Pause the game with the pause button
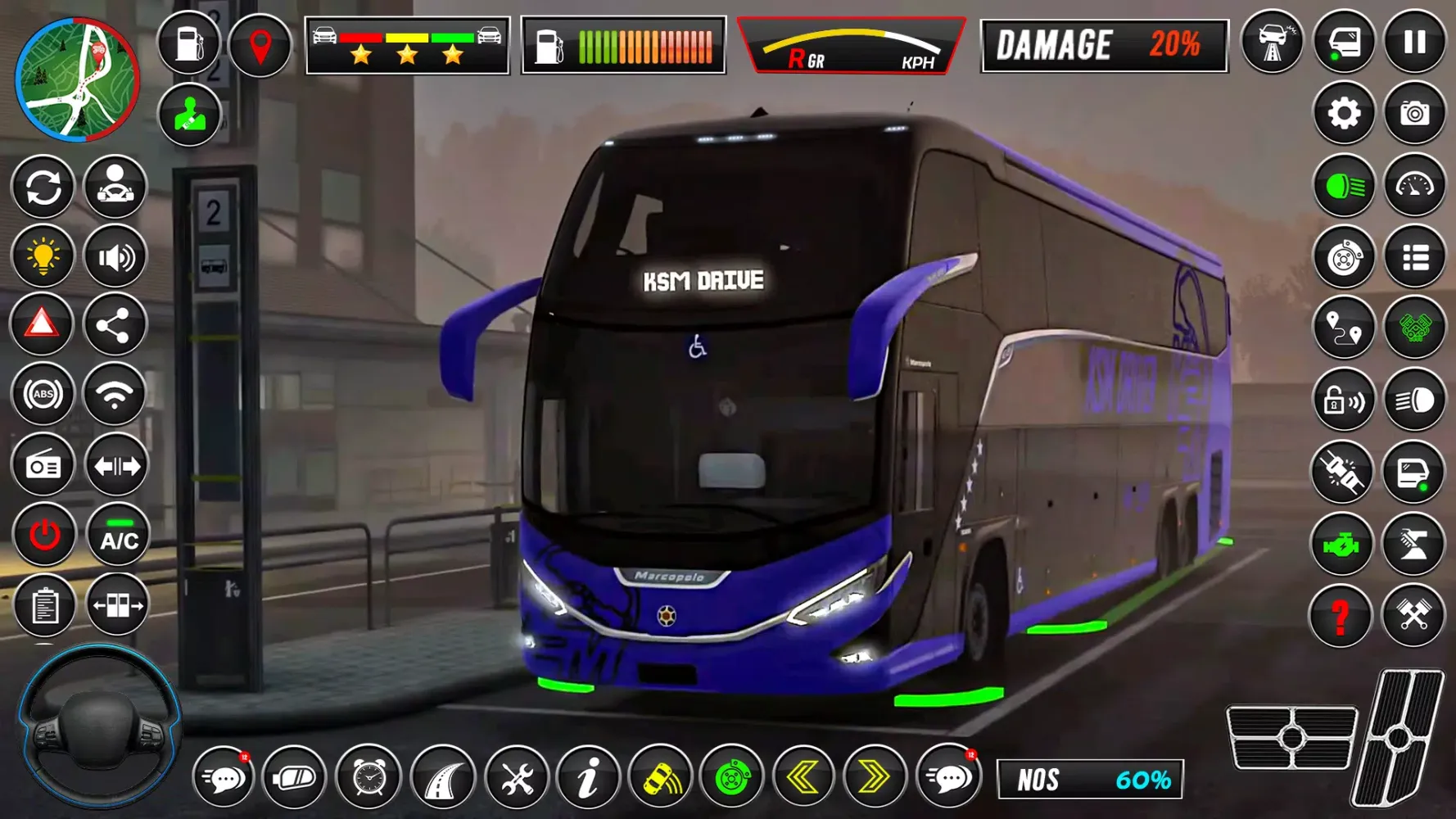 [x=1414, y=43]
